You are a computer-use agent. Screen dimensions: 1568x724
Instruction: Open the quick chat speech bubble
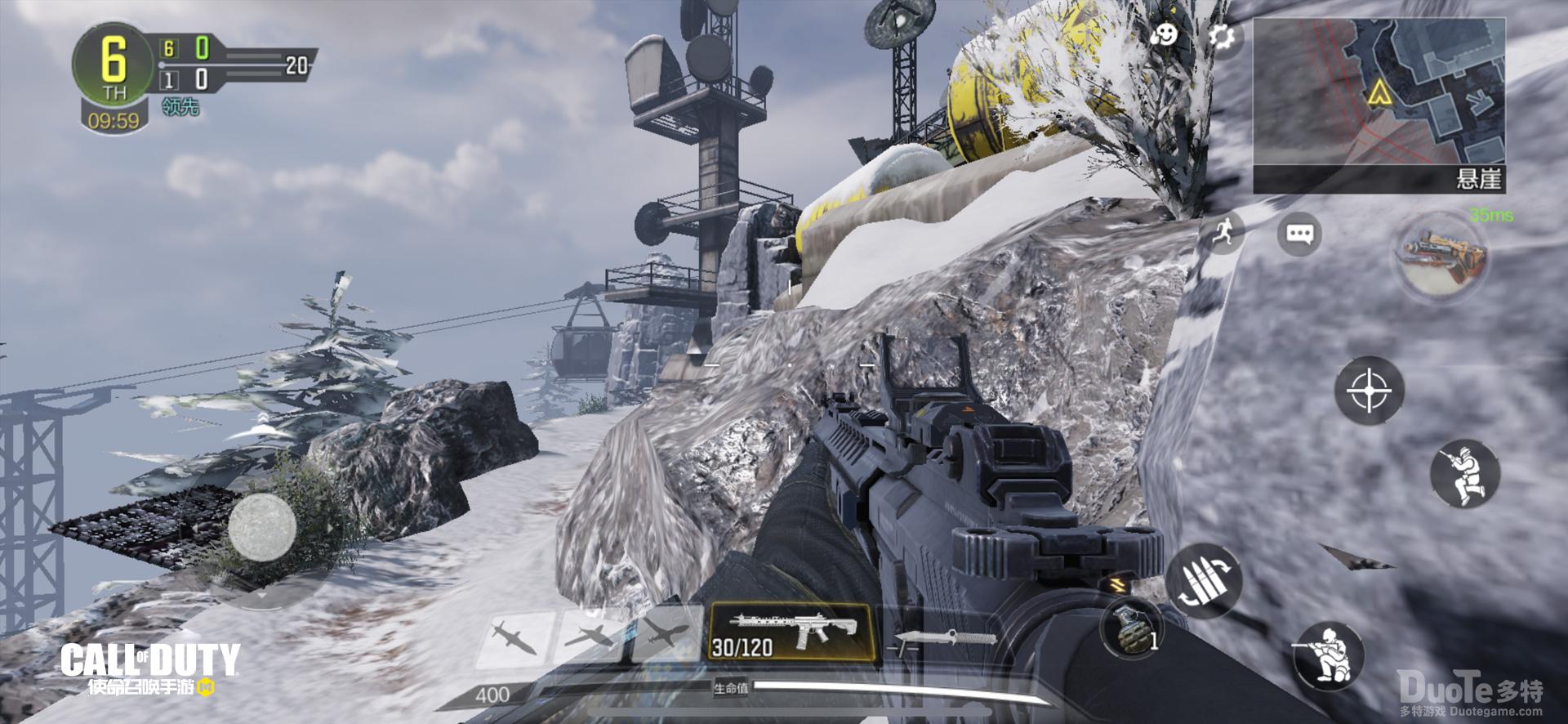pos(1298,235)
